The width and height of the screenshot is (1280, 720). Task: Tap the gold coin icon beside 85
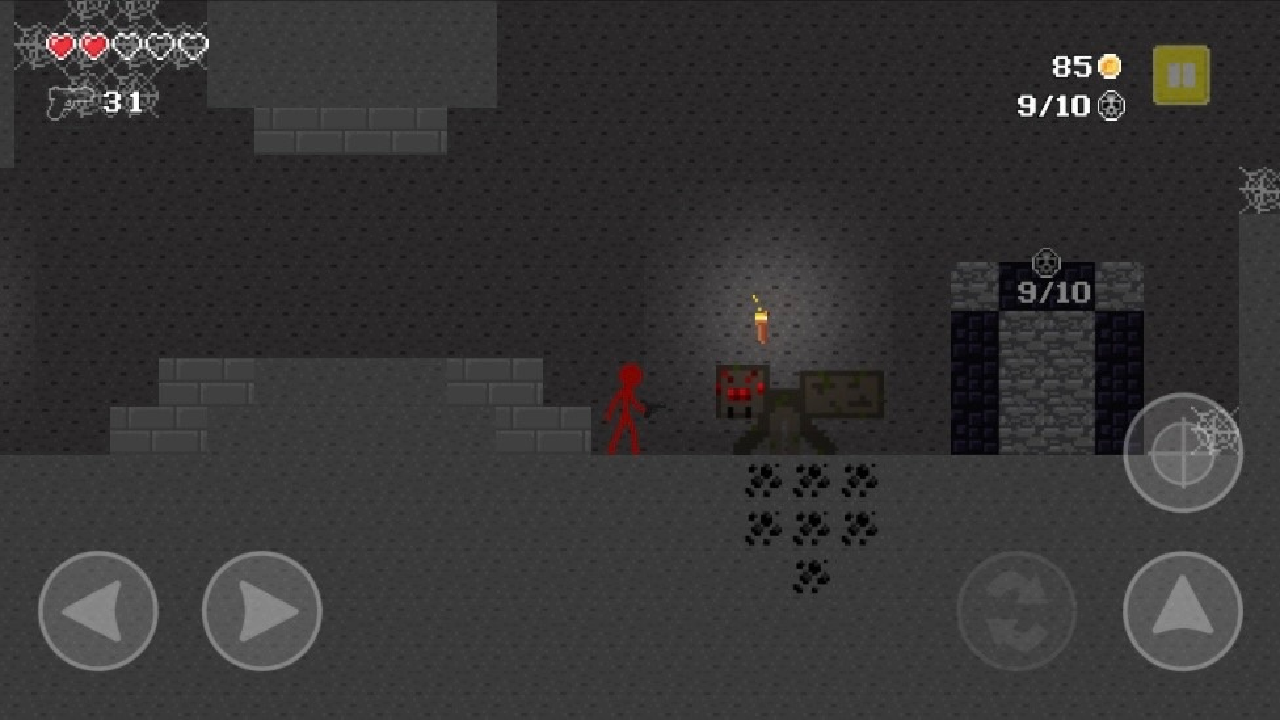1110,67
